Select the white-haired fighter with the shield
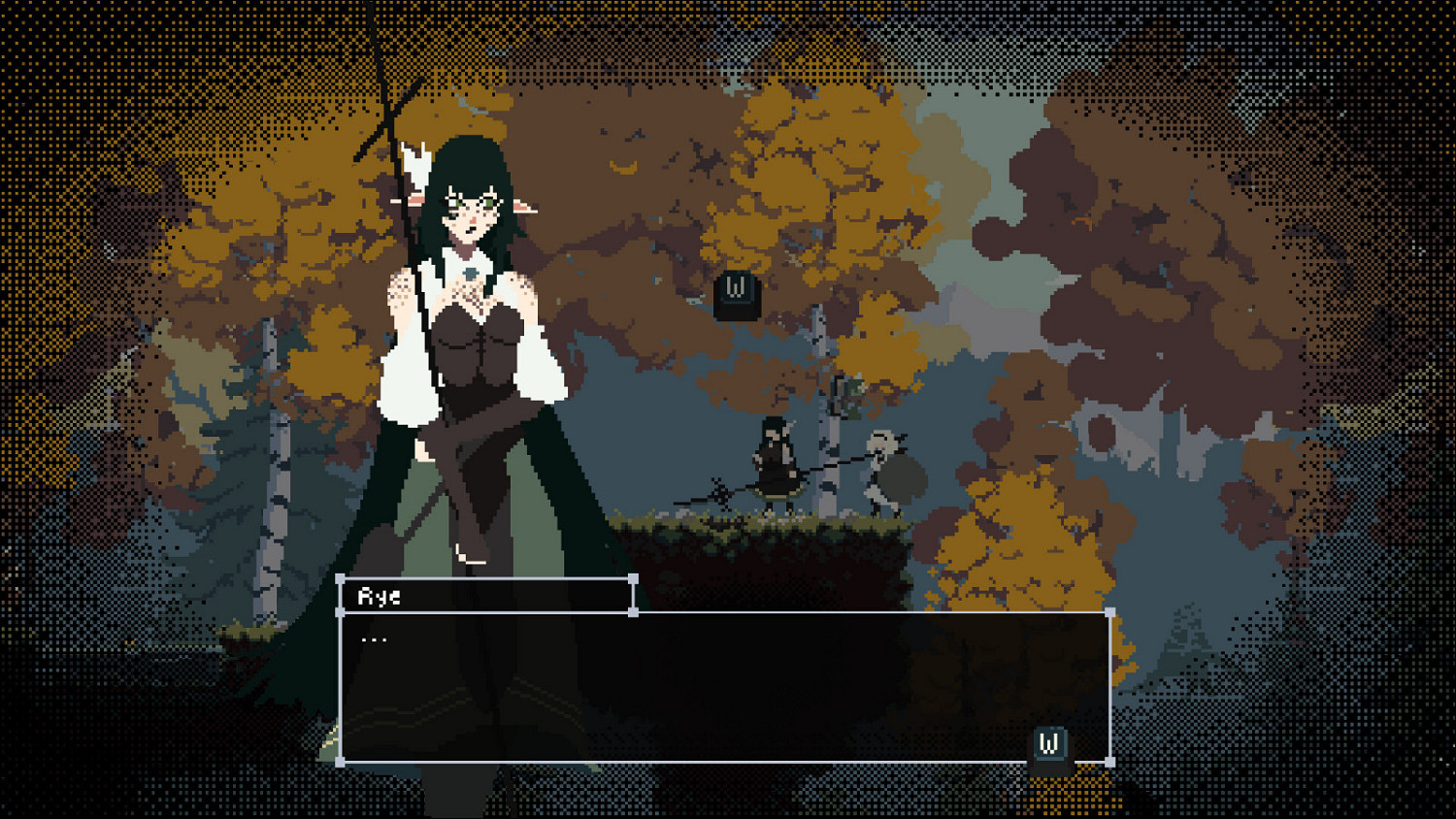The image size is (1456, 819). (x=883, y=466)
